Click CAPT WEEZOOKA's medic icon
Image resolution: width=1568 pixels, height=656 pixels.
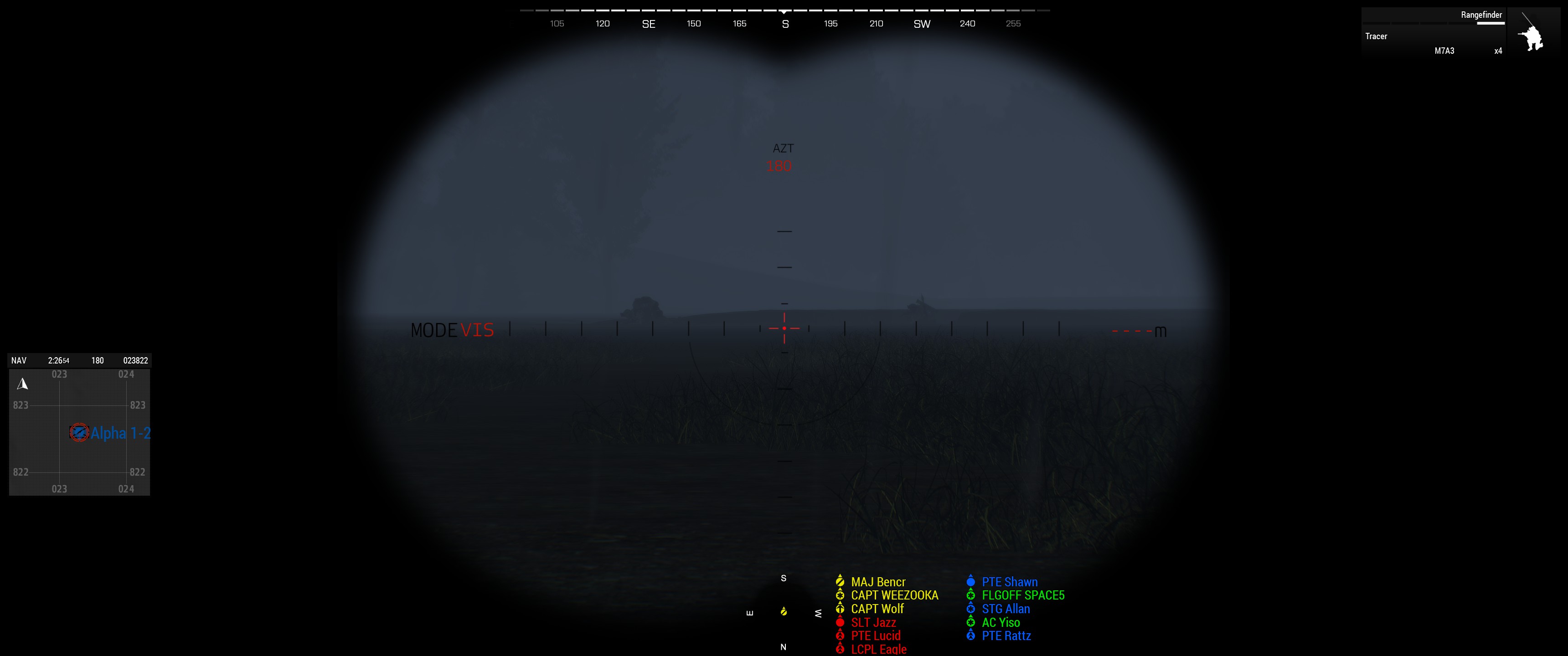[x=840, y=595]
